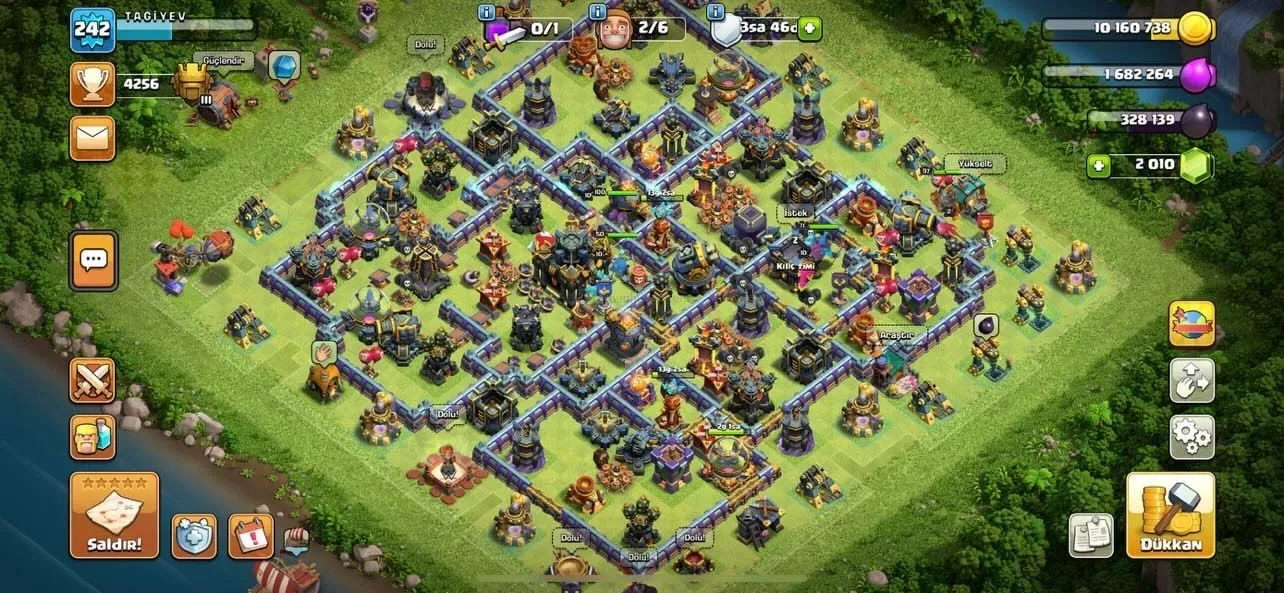Open the settings gears button

point(1192,437)
